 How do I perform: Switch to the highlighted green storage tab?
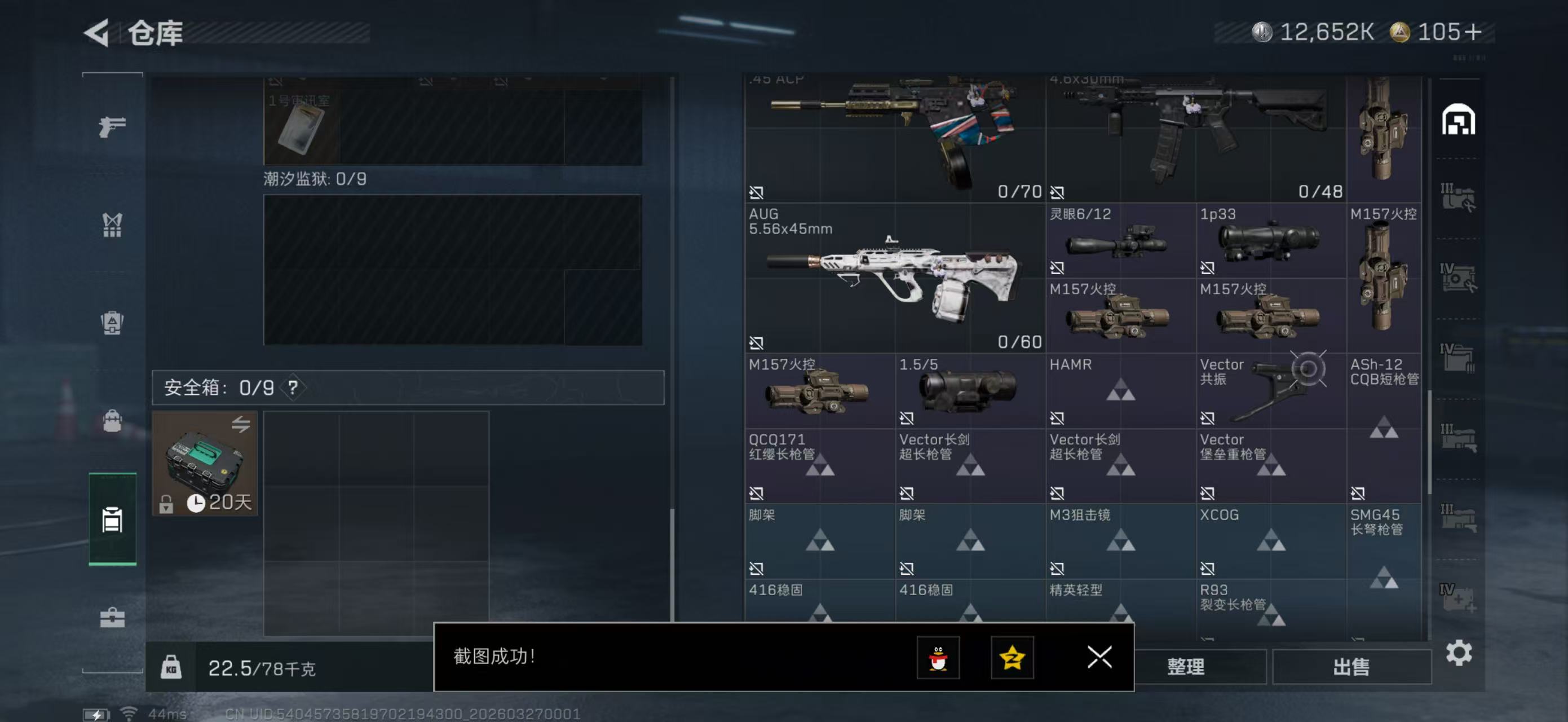click(x=112, y=521)
